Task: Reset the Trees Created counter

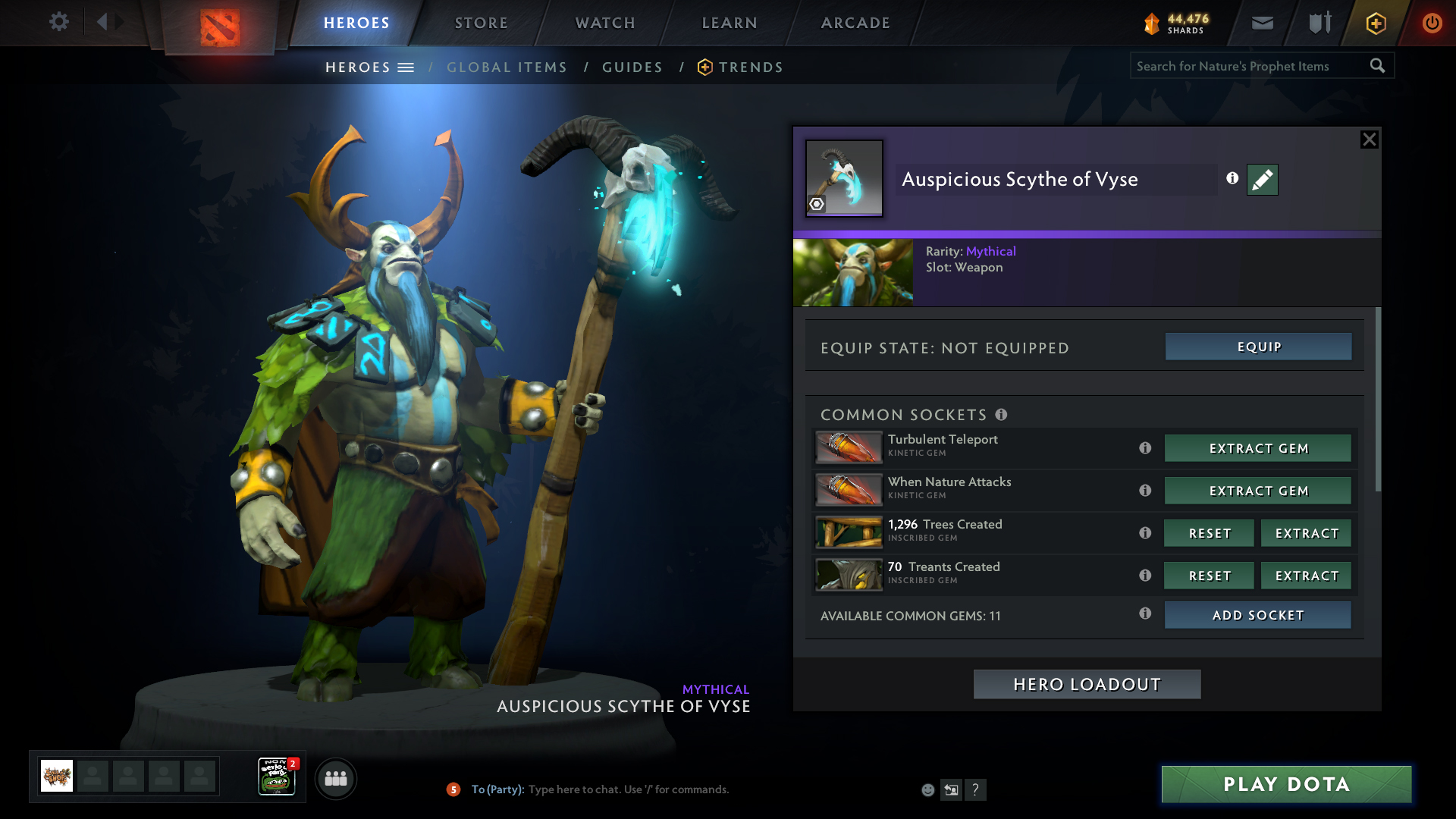Action: pos(1209,534)
